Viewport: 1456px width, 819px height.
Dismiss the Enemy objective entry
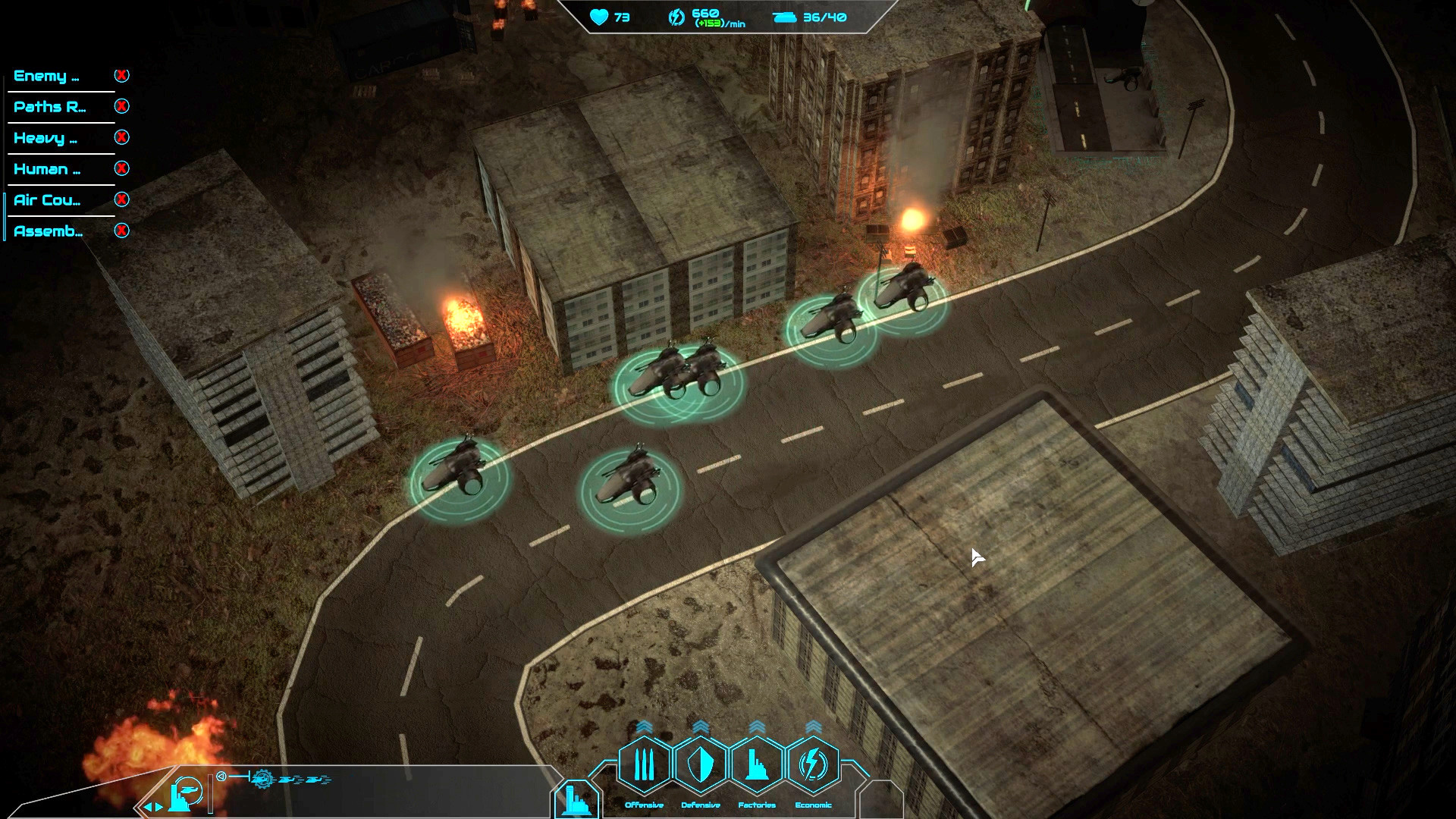122,75
